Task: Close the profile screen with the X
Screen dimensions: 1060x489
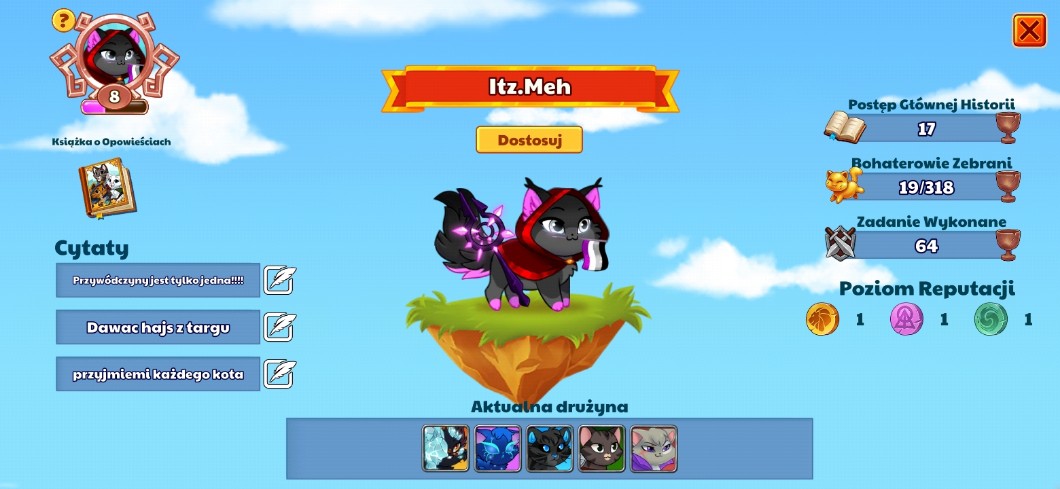Action: [1029, 31]
